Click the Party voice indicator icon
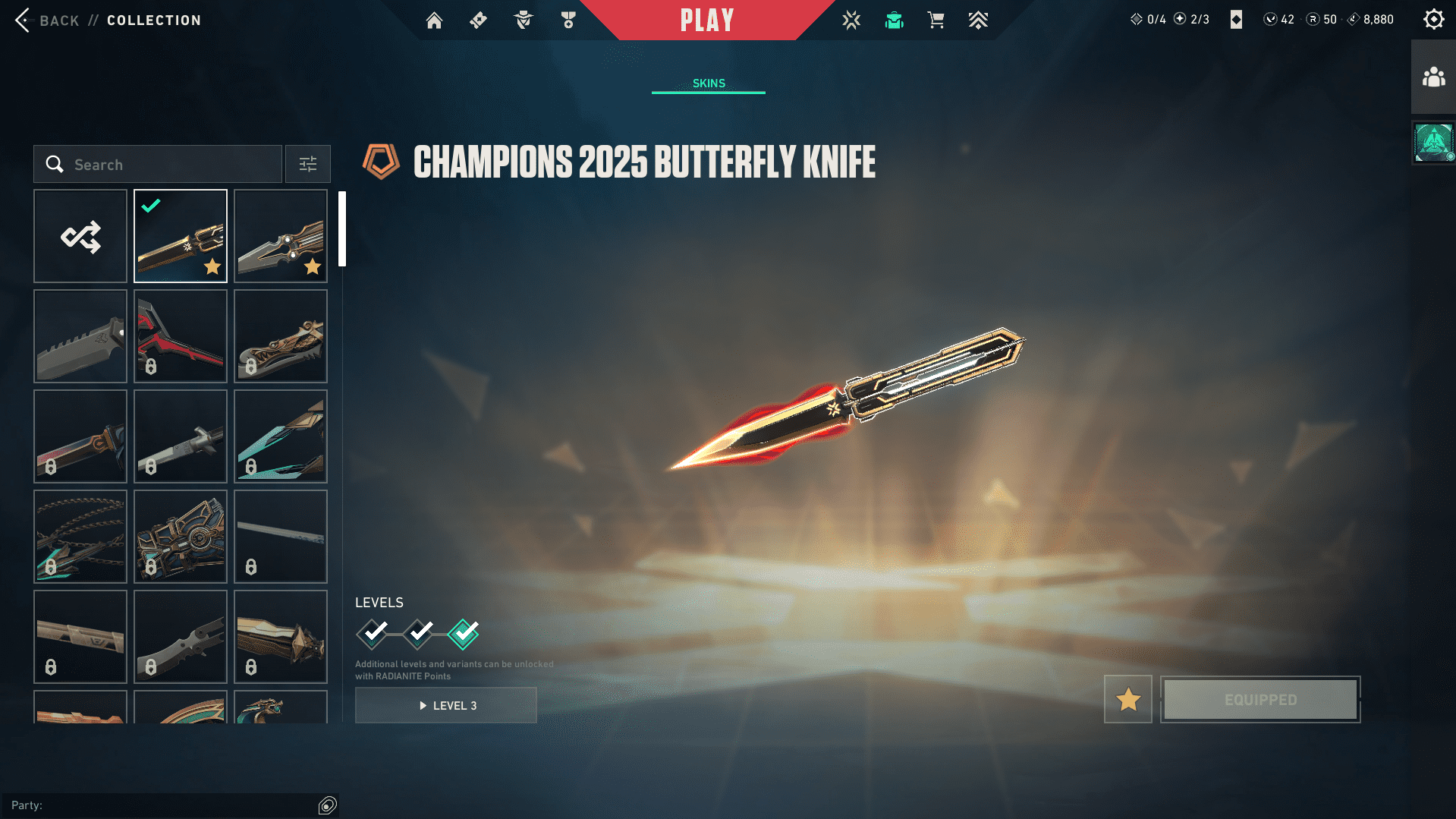This screenshot has width=1456, height=819. click(327, 805)
